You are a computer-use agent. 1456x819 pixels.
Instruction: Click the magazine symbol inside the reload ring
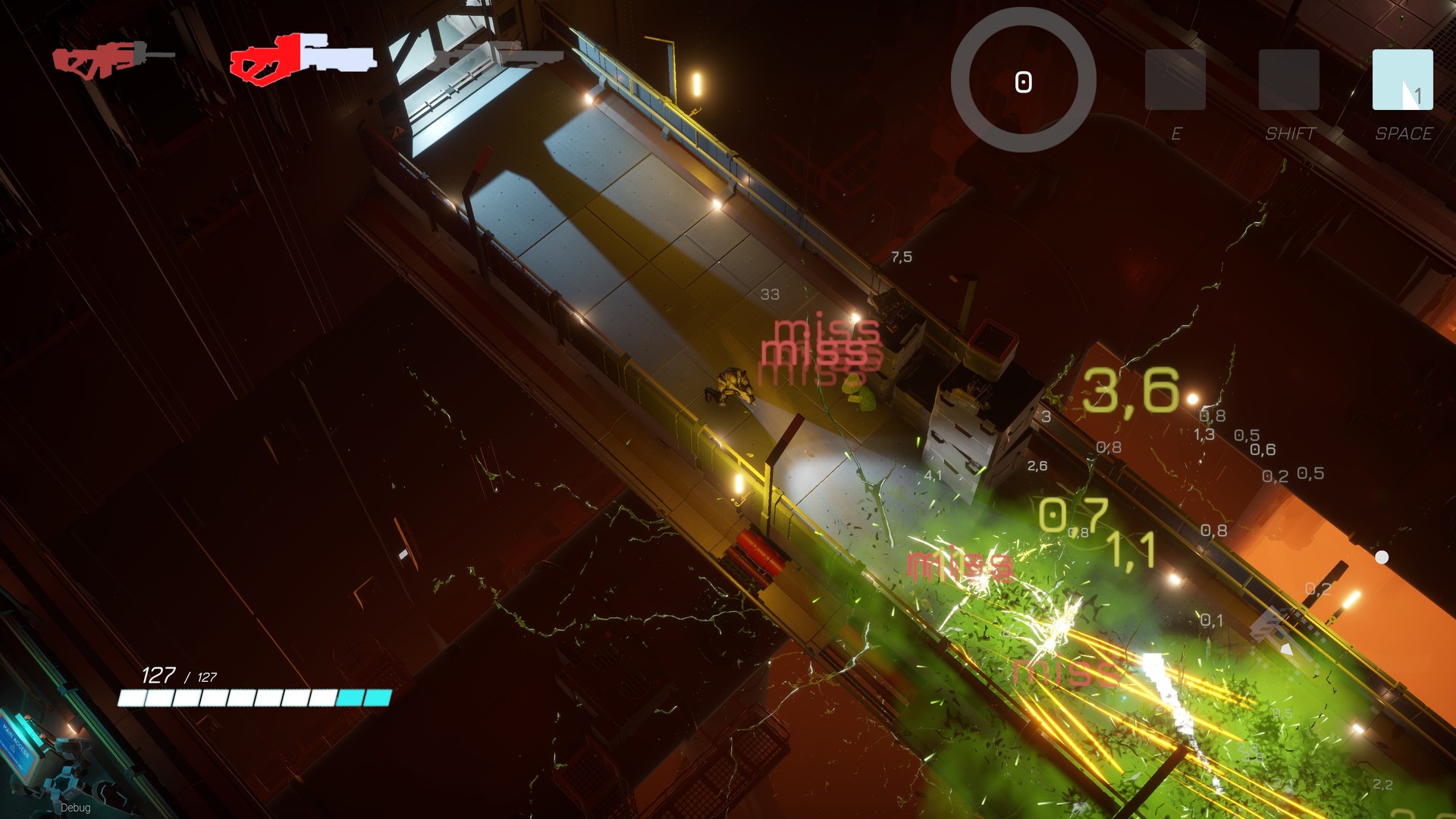pos(1024,81)
